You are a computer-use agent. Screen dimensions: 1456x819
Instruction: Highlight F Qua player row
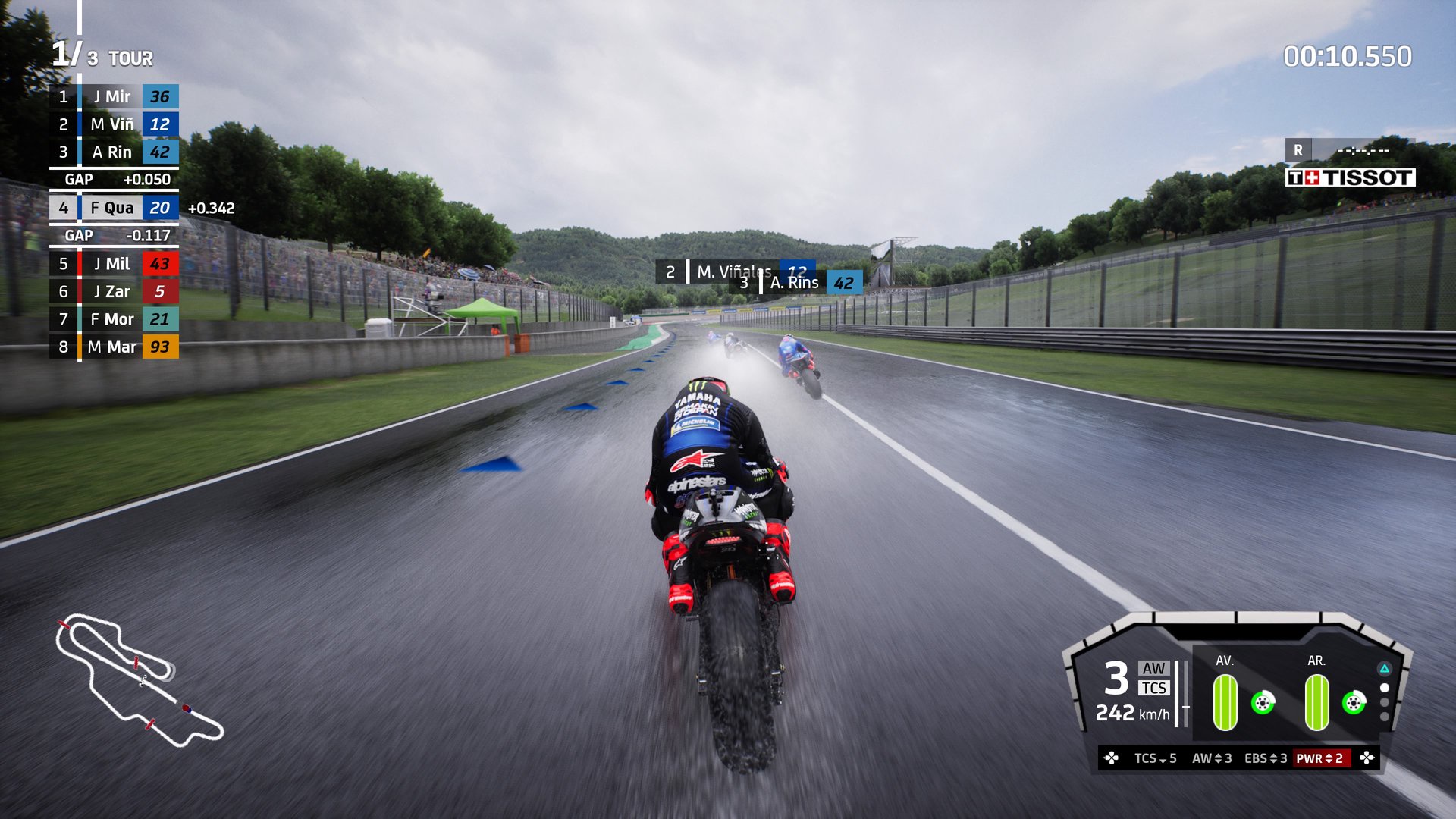pos(114,208)
